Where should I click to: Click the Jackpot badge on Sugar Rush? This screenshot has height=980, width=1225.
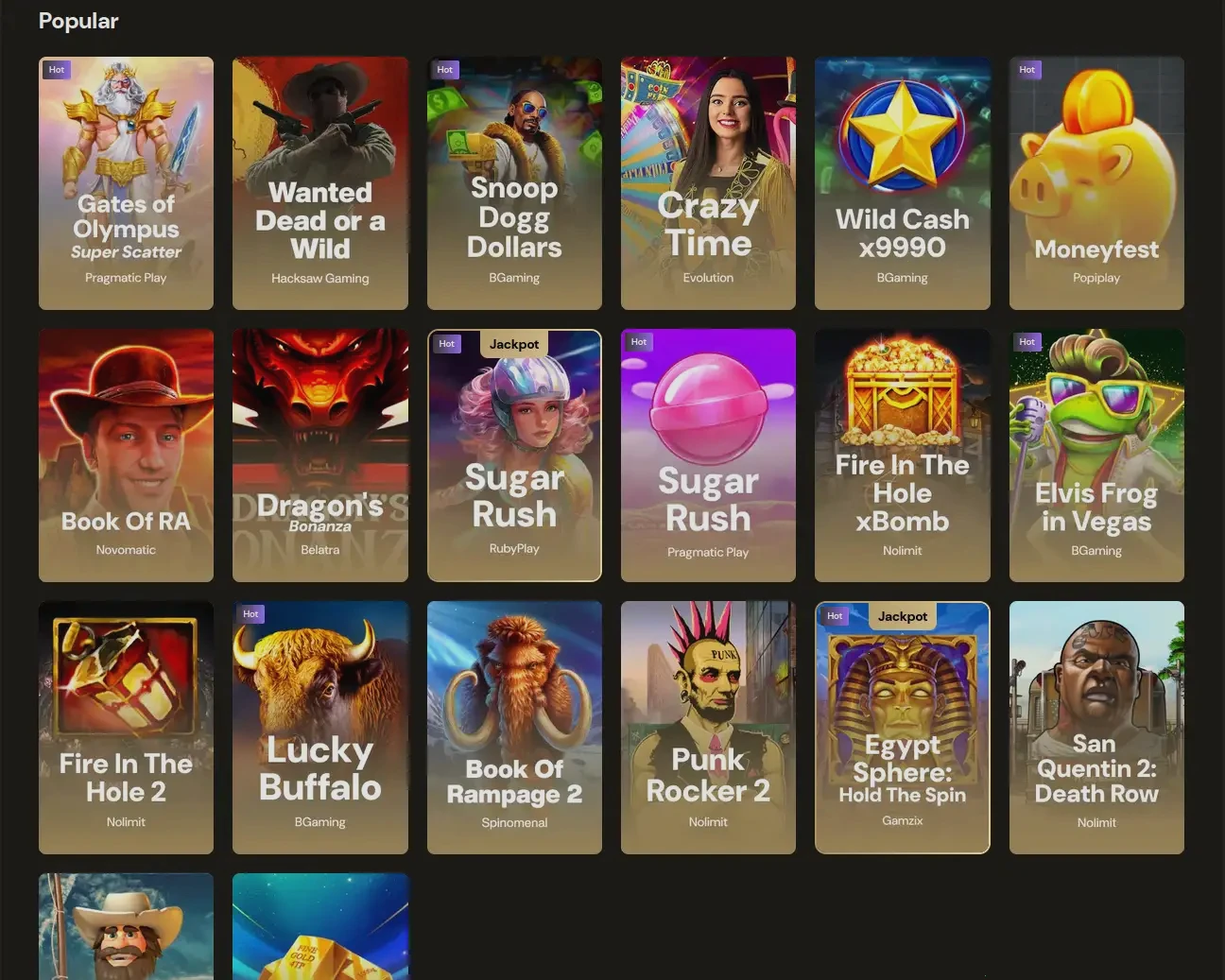point(513,343)
